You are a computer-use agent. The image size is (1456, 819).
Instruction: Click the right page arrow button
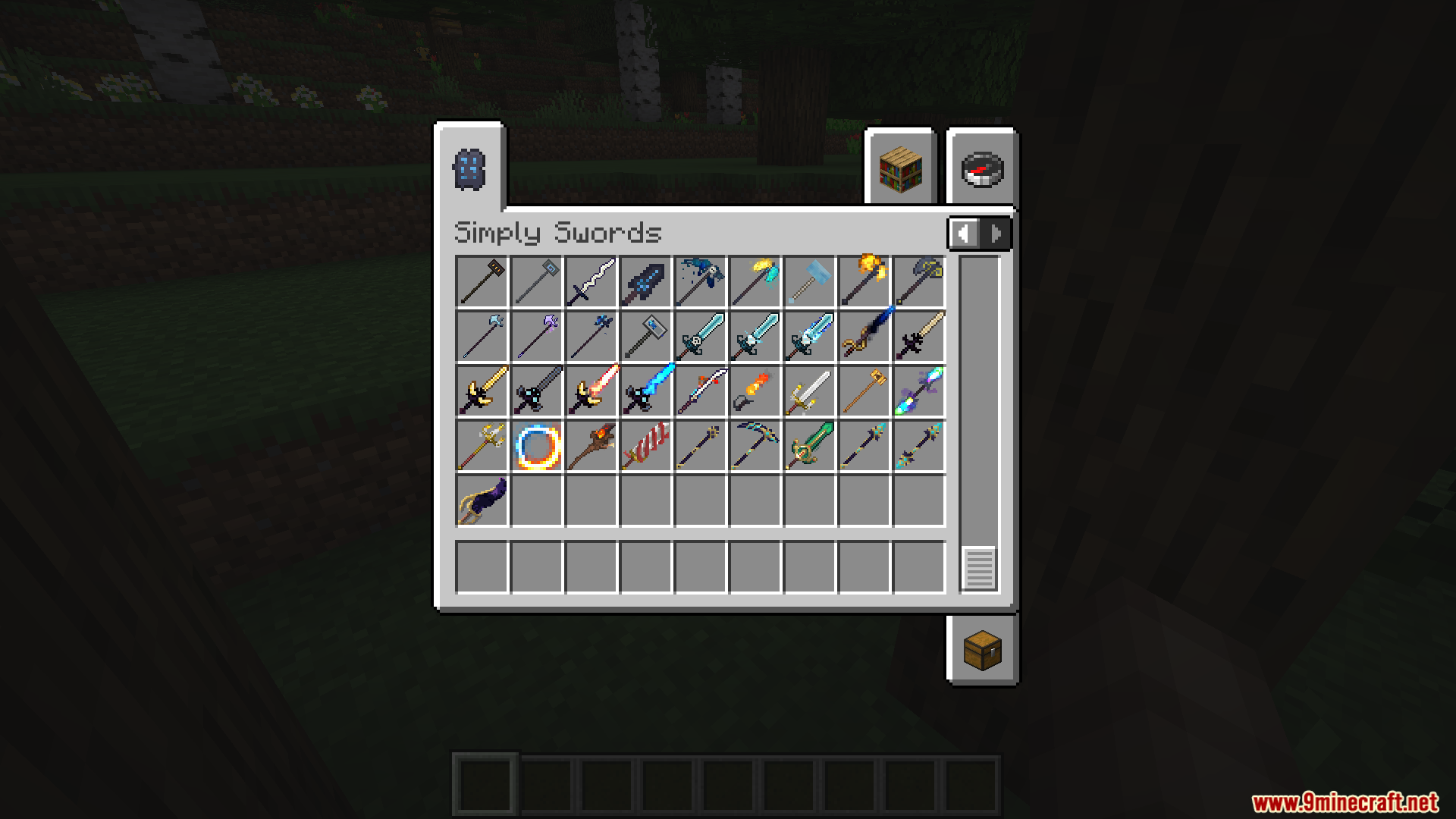pyautogui.click(x=995, y=233)
